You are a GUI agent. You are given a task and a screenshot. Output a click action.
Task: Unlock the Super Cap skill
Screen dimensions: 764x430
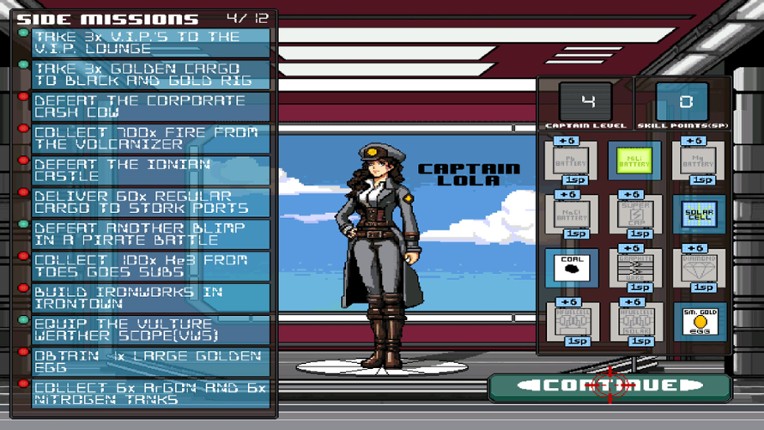pyautogui.click(x=634, y=214)
